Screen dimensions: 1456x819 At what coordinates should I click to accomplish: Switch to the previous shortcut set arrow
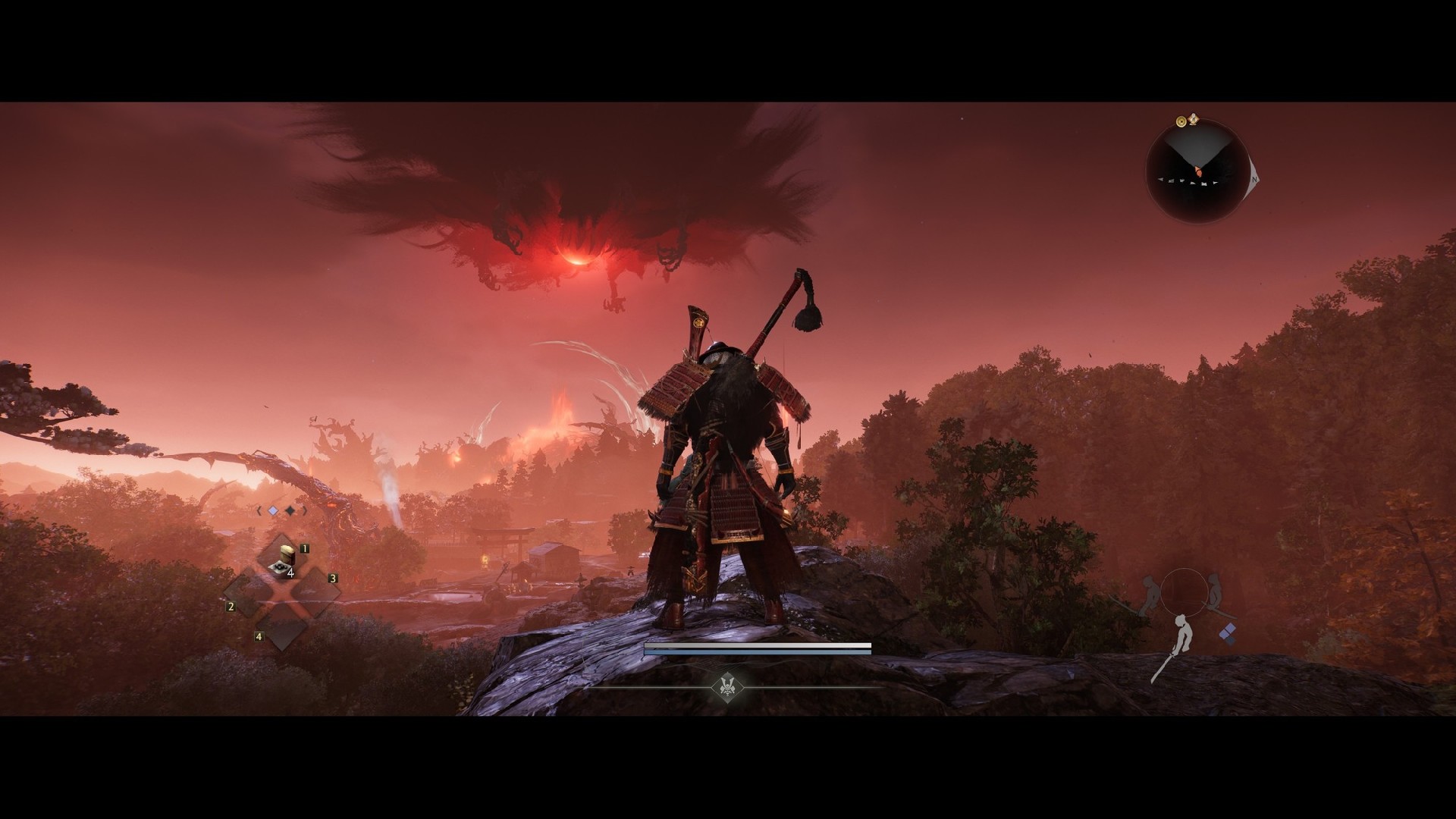[259, 510]
